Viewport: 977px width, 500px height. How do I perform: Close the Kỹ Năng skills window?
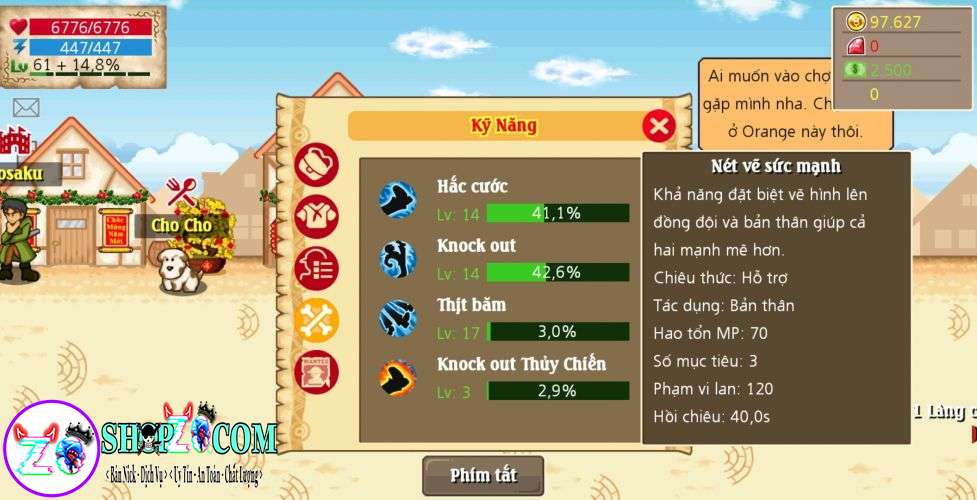(658, 126)
